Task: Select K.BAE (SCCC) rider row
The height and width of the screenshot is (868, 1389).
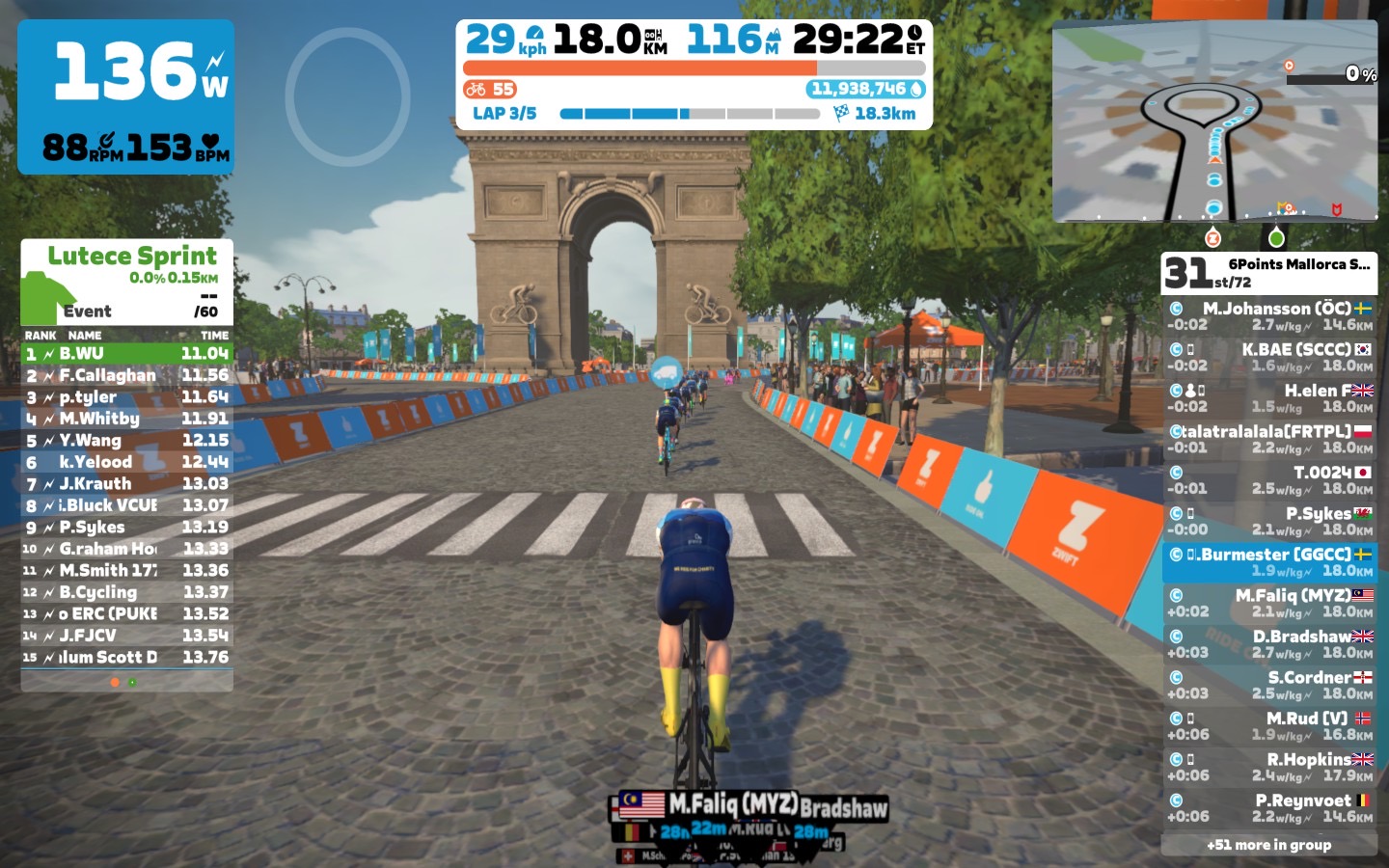Action: 1269,357
